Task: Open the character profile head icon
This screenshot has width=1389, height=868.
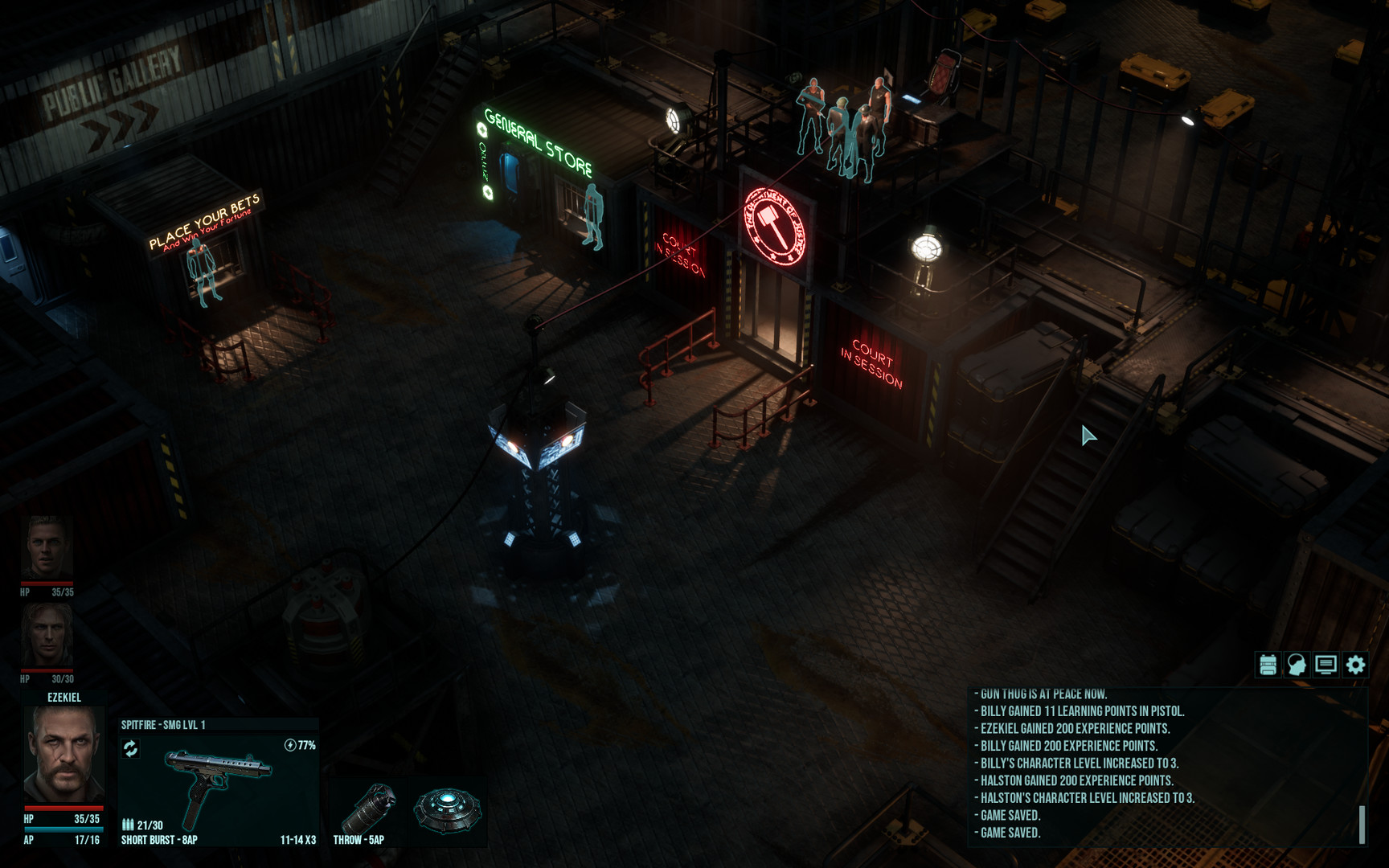Action: [x=1297, y=664]
